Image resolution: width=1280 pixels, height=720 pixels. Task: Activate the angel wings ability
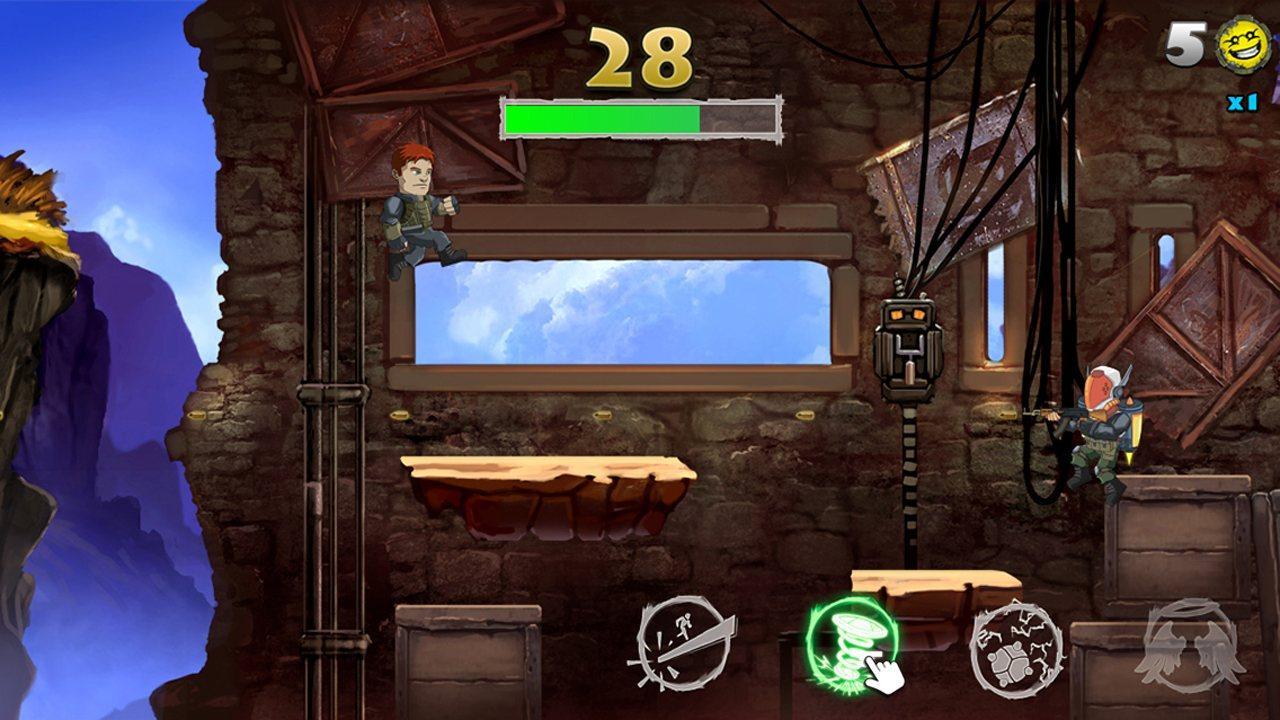point(1190,645)
